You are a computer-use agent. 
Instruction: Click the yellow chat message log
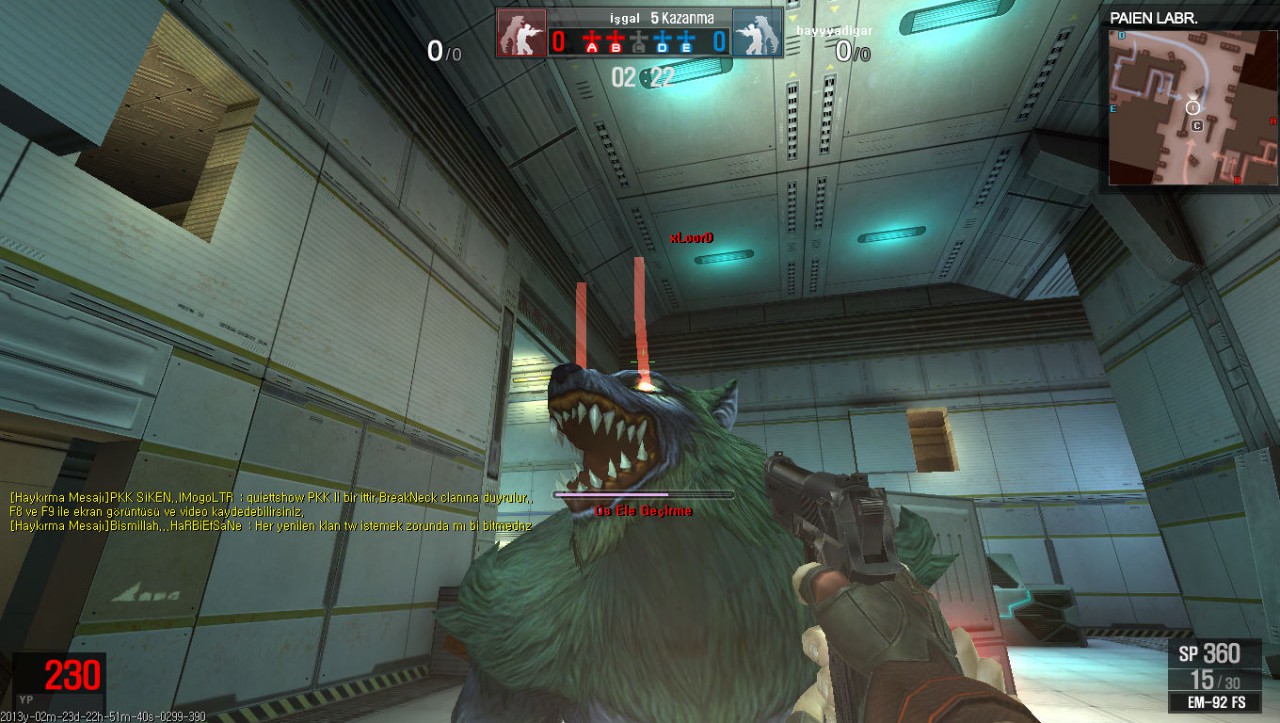270,510
